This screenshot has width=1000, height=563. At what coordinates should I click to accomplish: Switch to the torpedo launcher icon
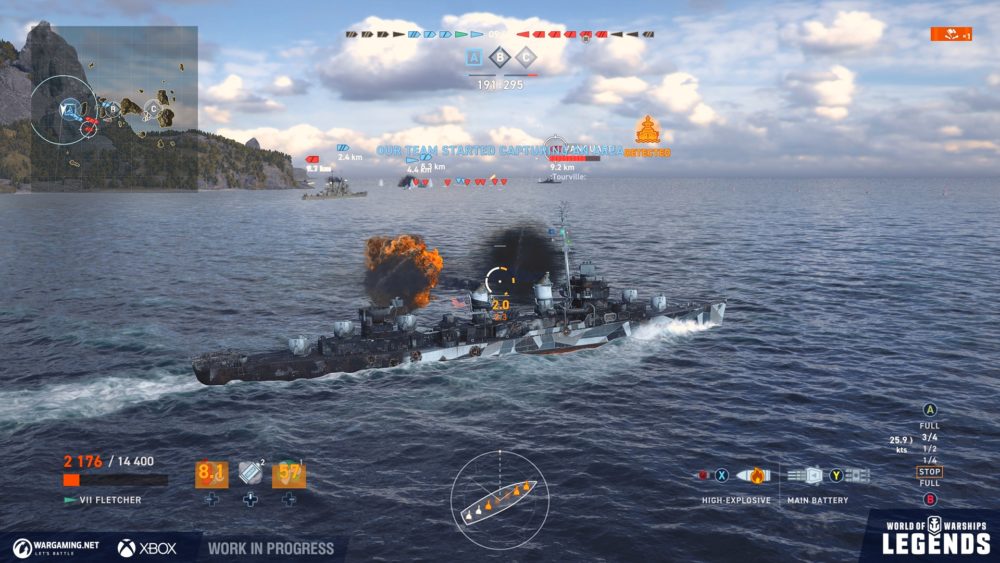click(x=856, y=476)
